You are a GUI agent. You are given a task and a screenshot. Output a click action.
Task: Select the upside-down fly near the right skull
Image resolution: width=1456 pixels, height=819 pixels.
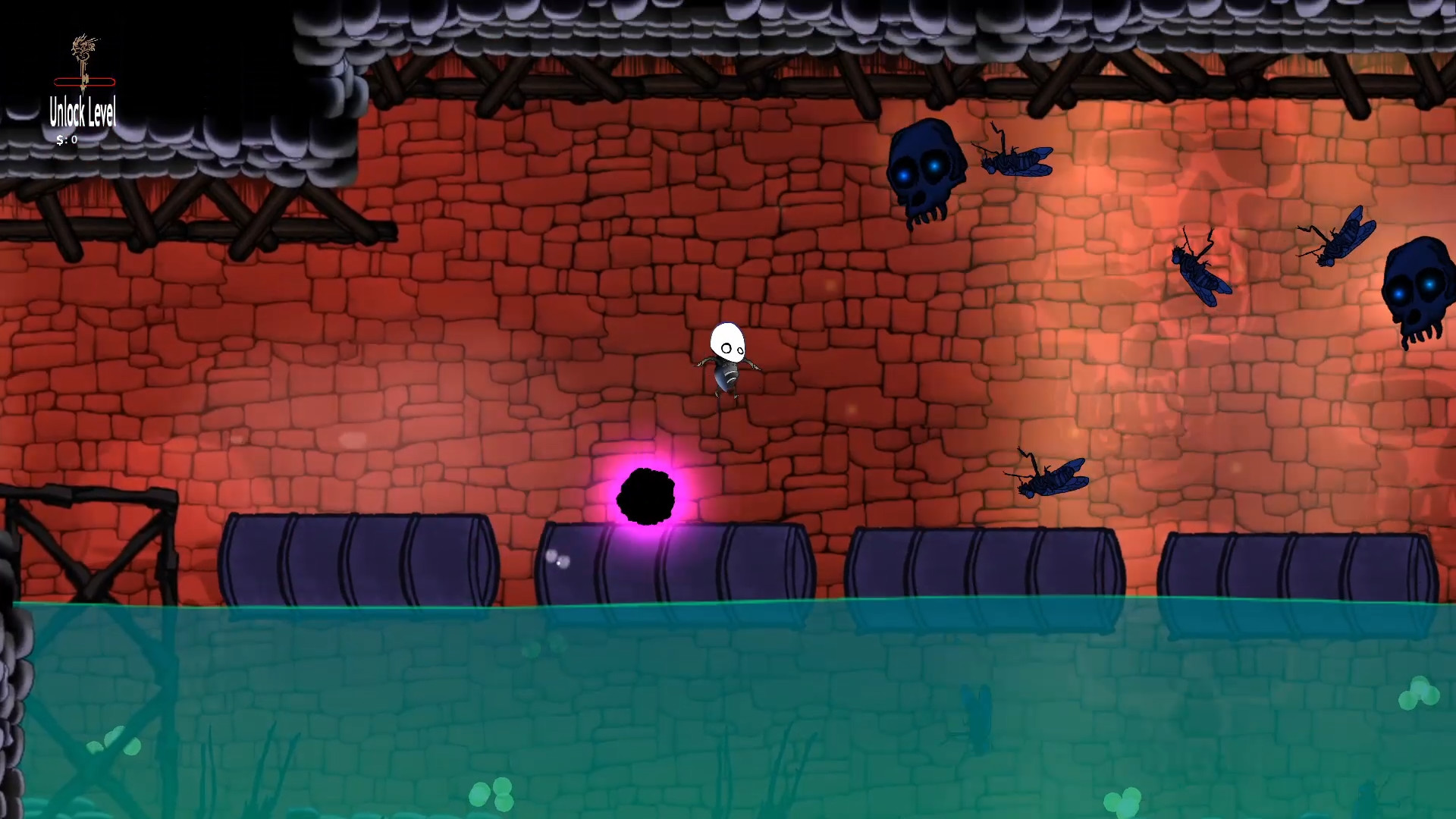(1335, 239)
